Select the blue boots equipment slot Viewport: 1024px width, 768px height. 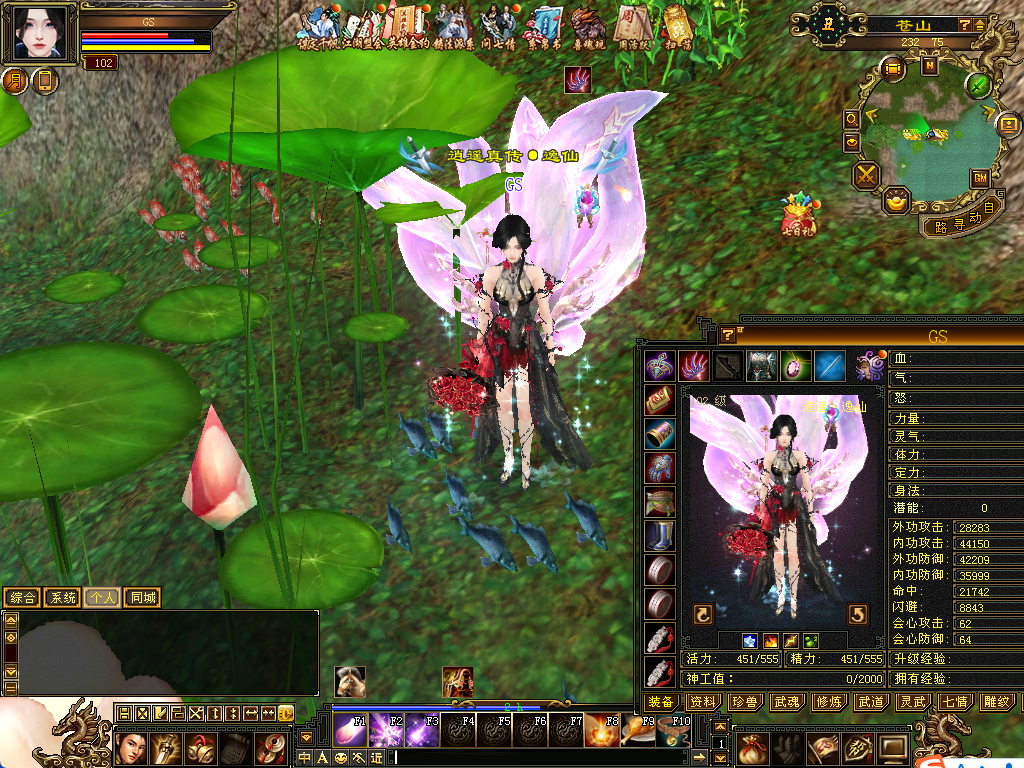tap(659, 536)
